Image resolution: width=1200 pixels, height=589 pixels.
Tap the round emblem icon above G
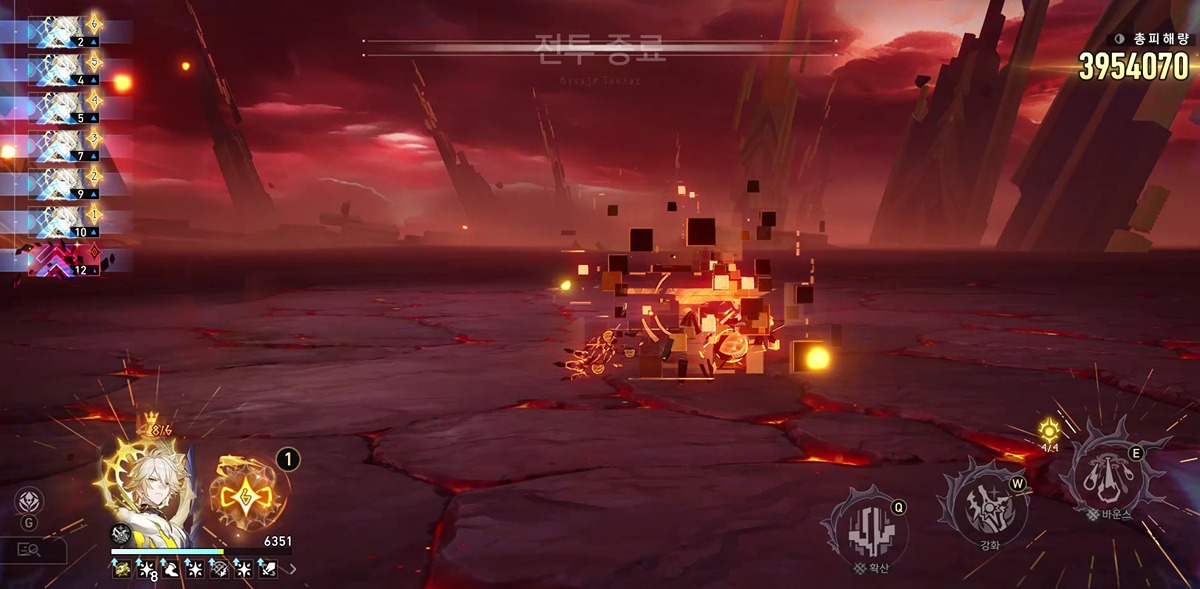click(x=30, y=500)
